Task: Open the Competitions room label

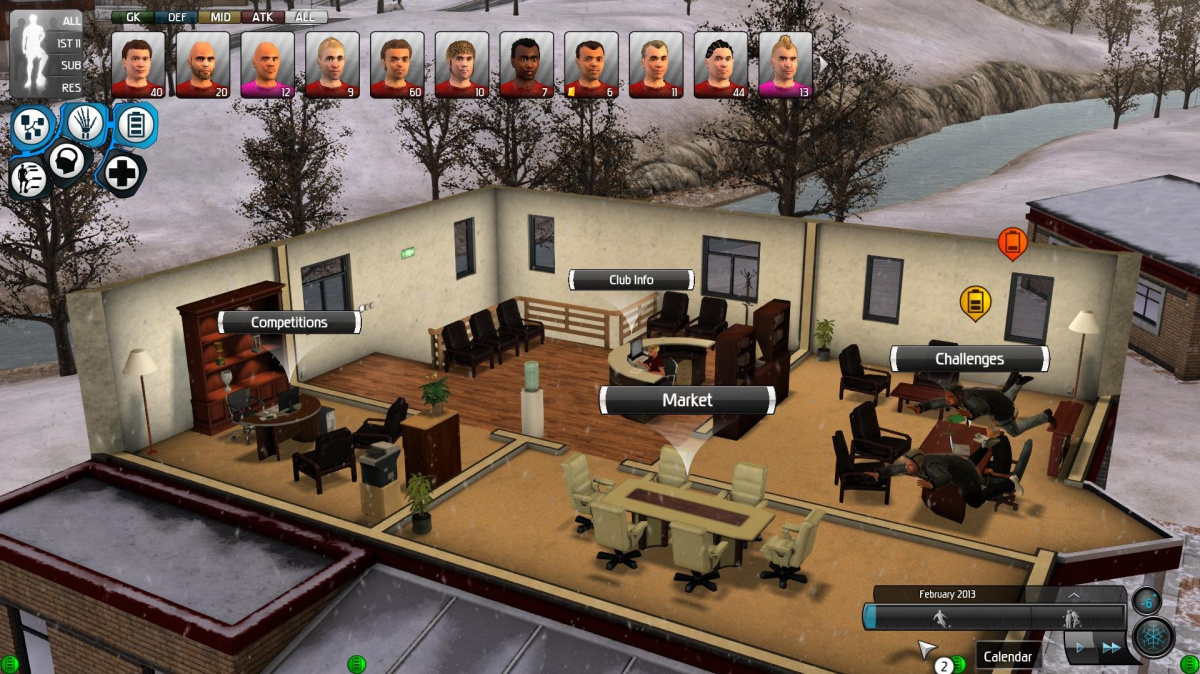Action: pos(289,322)
